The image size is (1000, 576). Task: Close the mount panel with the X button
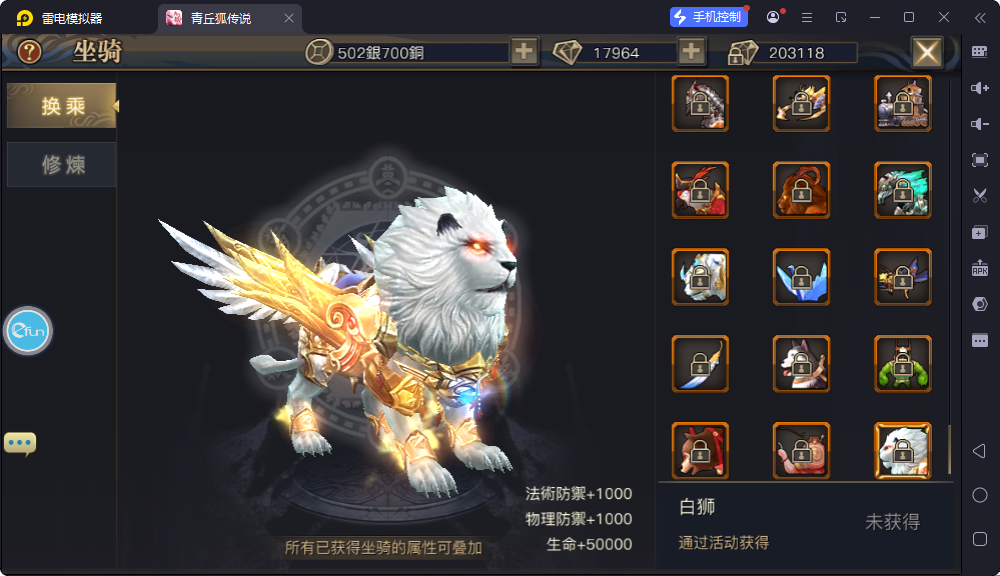tap(927, 52)
